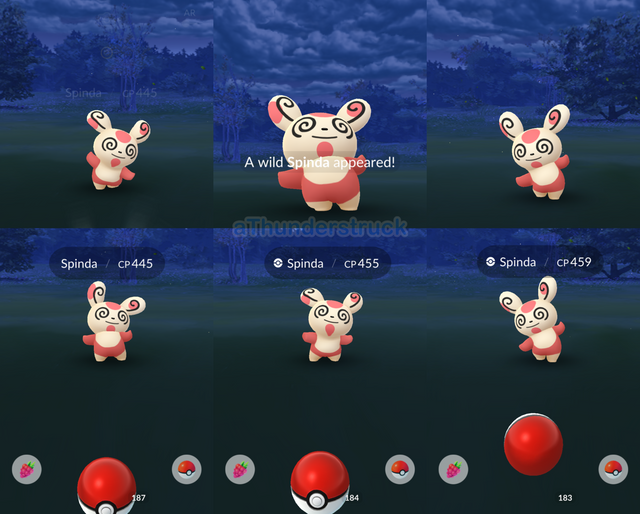Open the Poké Ball selector in the CP445 encounter

tap(186, 468)
